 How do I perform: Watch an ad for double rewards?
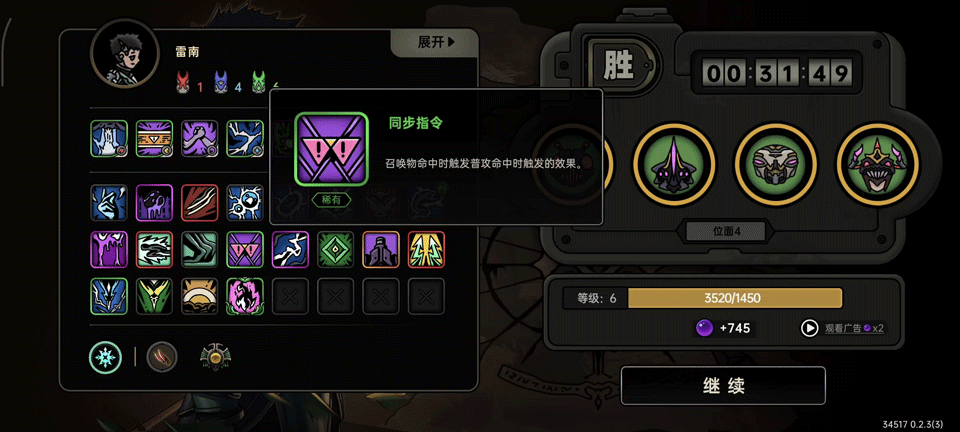pos(845,327)
